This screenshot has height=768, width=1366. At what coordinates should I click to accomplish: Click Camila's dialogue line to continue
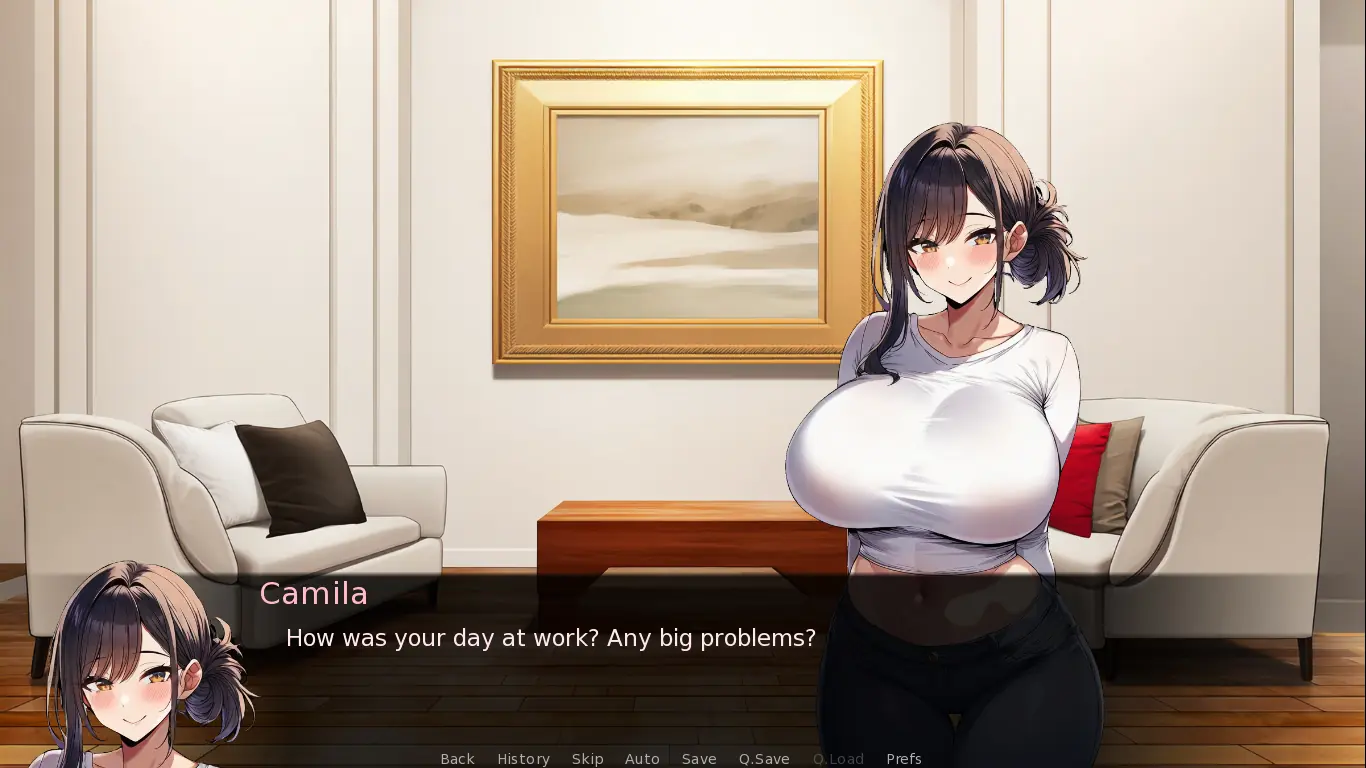pos(550,638)
